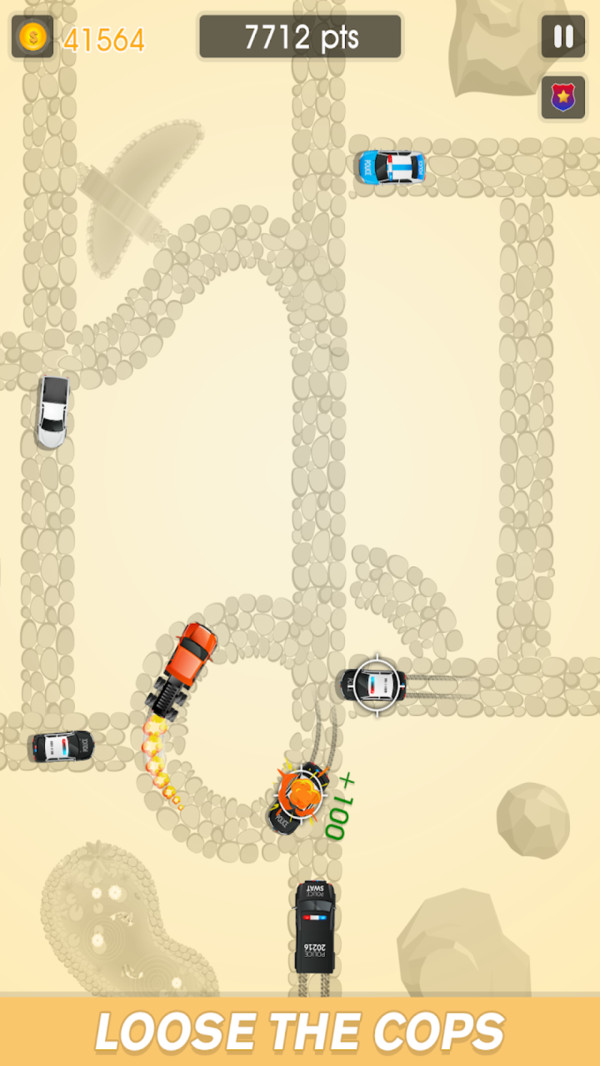Pause the game
Screen dimensions: 600x1066
[563, 37]
